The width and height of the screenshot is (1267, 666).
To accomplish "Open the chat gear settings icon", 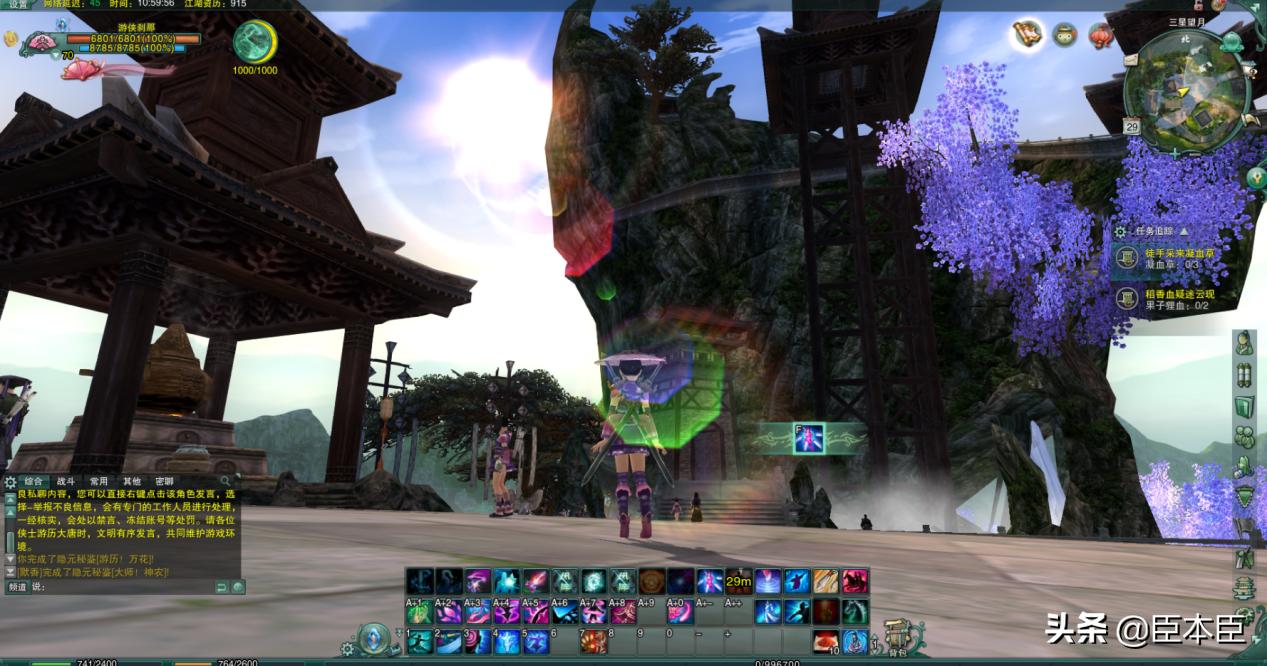I will 10,482.
